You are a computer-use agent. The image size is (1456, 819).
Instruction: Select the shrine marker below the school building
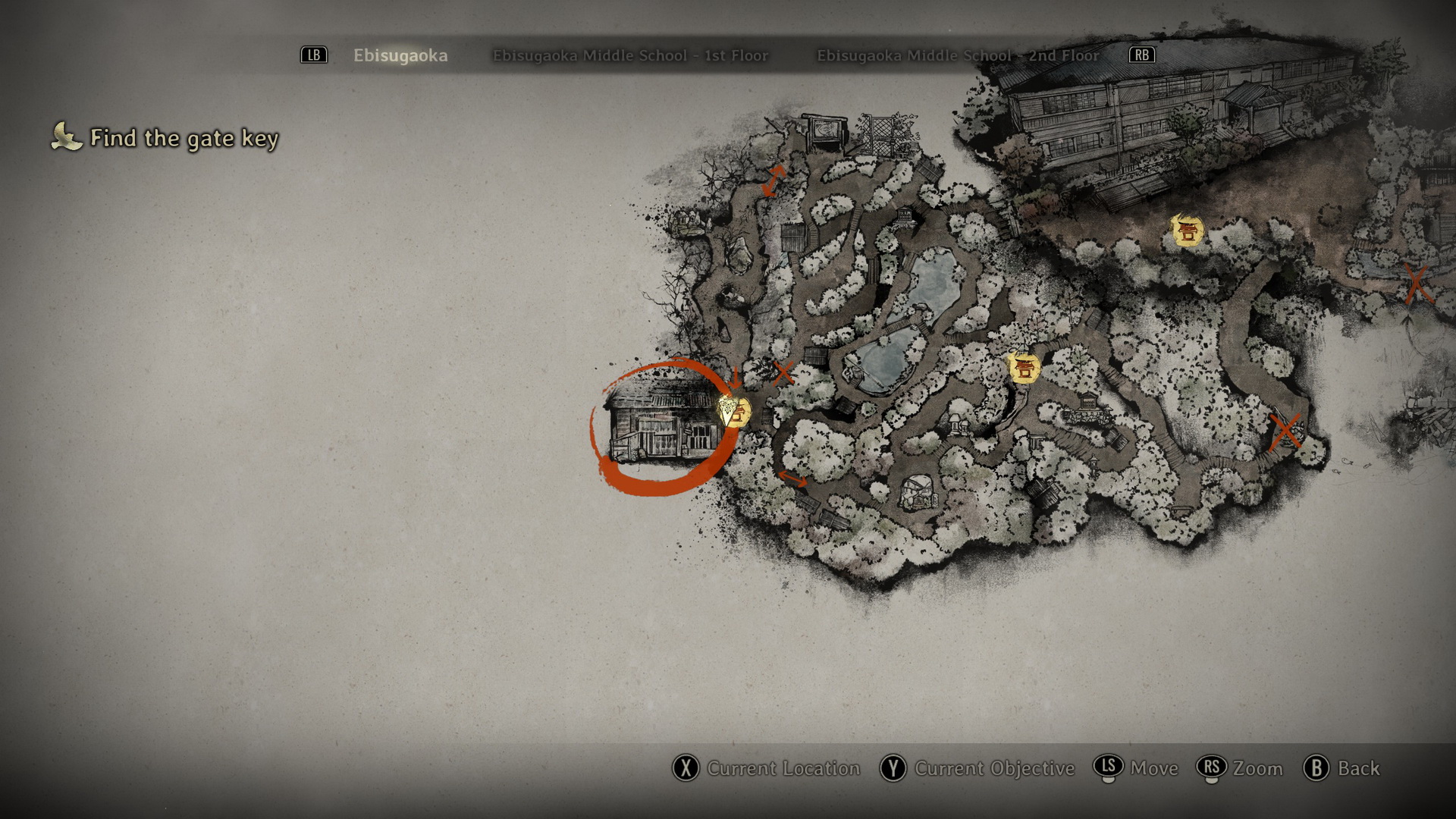point(1187,231)
